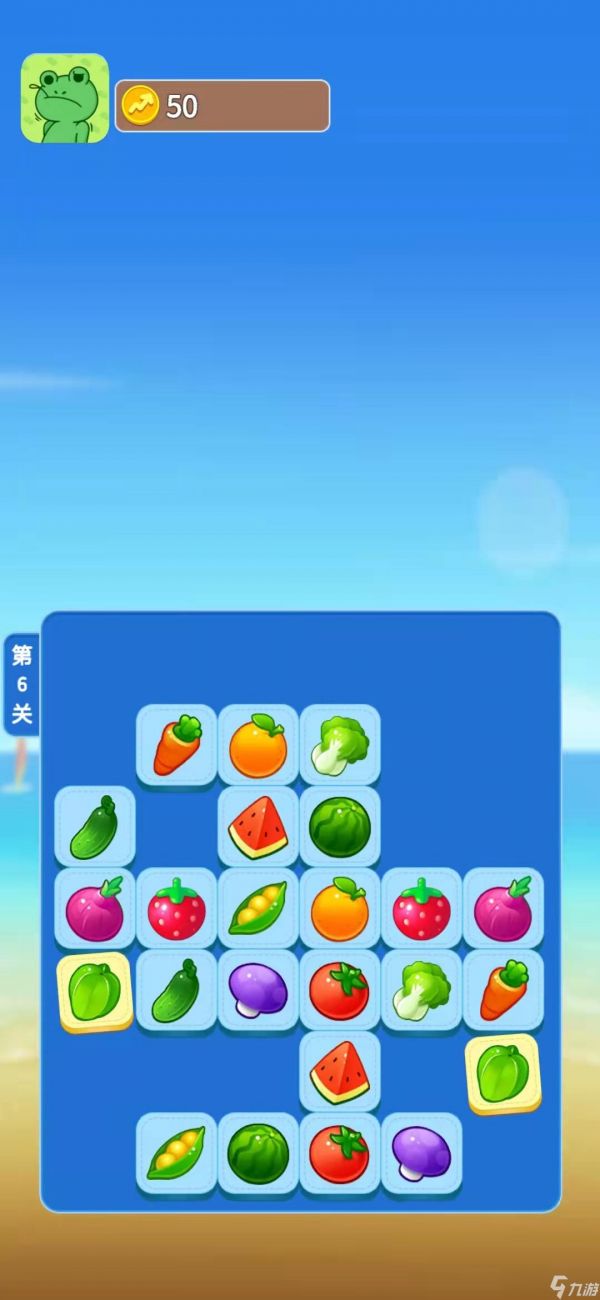Pick the watermelon slice between the two tomatoes
Image resolution: width=600 pixels, height=1300 pixels.
[340, 1072]
